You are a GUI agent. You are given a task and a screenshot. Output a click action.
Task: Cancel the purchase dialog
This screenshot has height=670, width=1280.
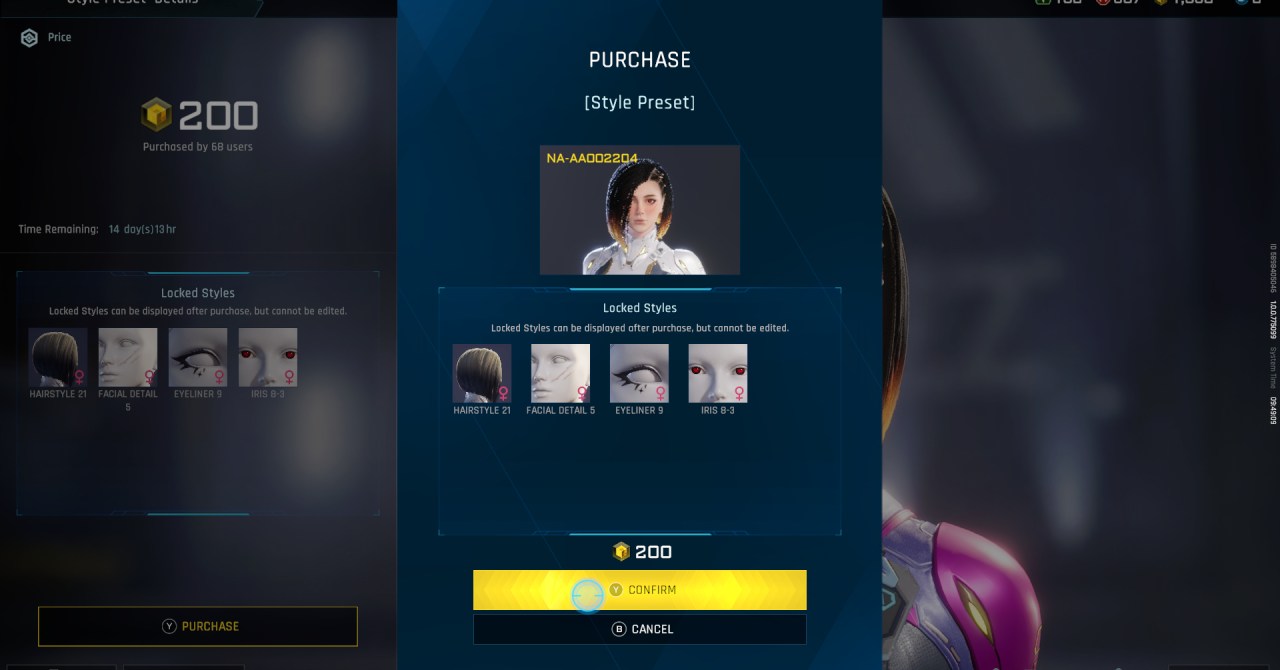pos(640,629)
